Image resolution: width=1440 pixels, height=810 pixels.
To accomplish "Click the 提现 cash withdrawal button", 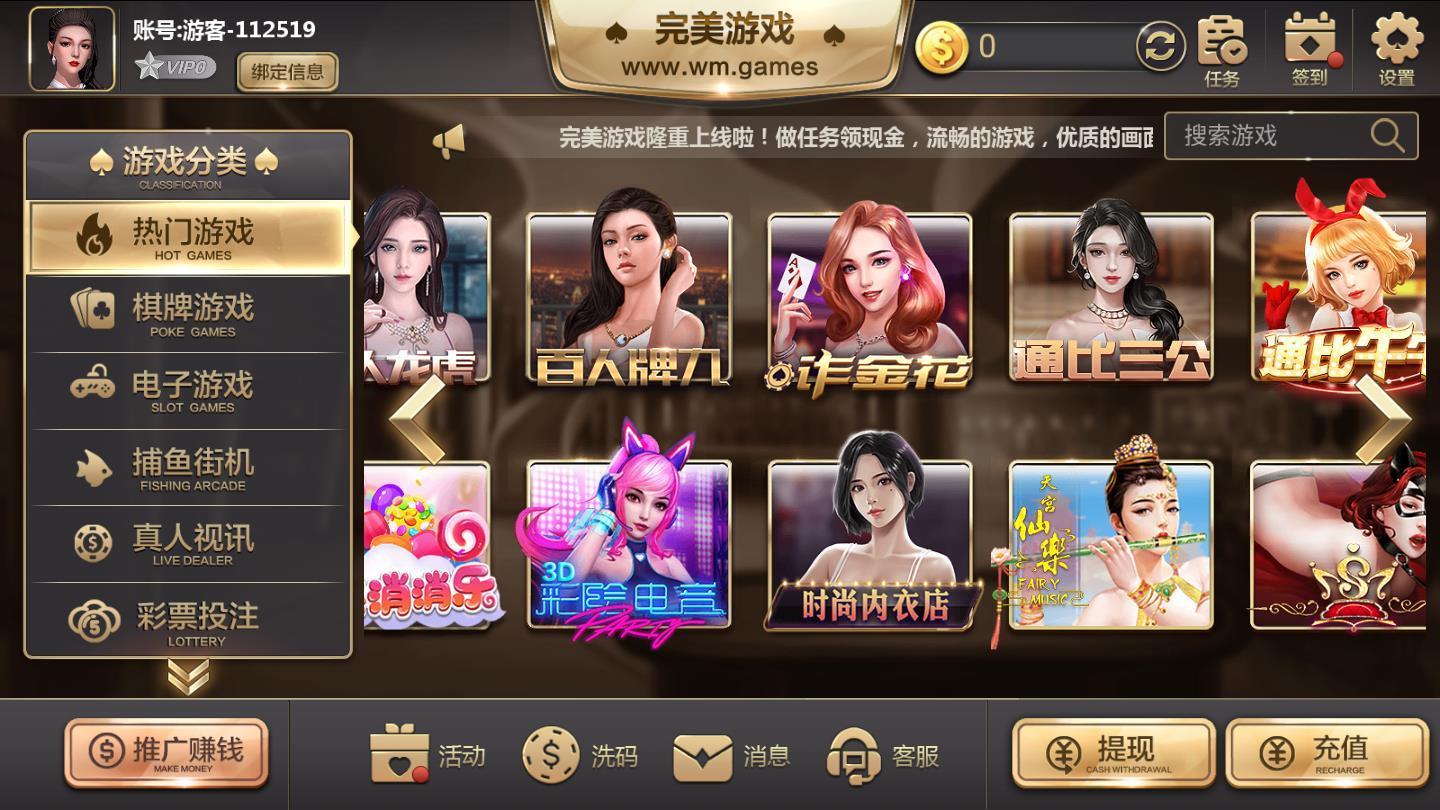I will (x=1113, y=753).
